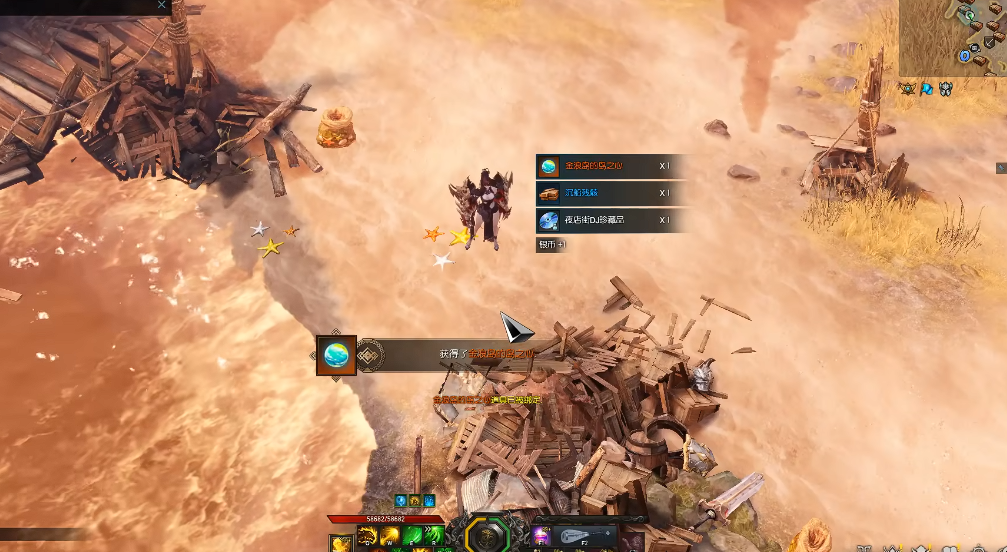Click the armor helmet icon under the minimap
This screenshot has width=1007, height=552.
945,89
